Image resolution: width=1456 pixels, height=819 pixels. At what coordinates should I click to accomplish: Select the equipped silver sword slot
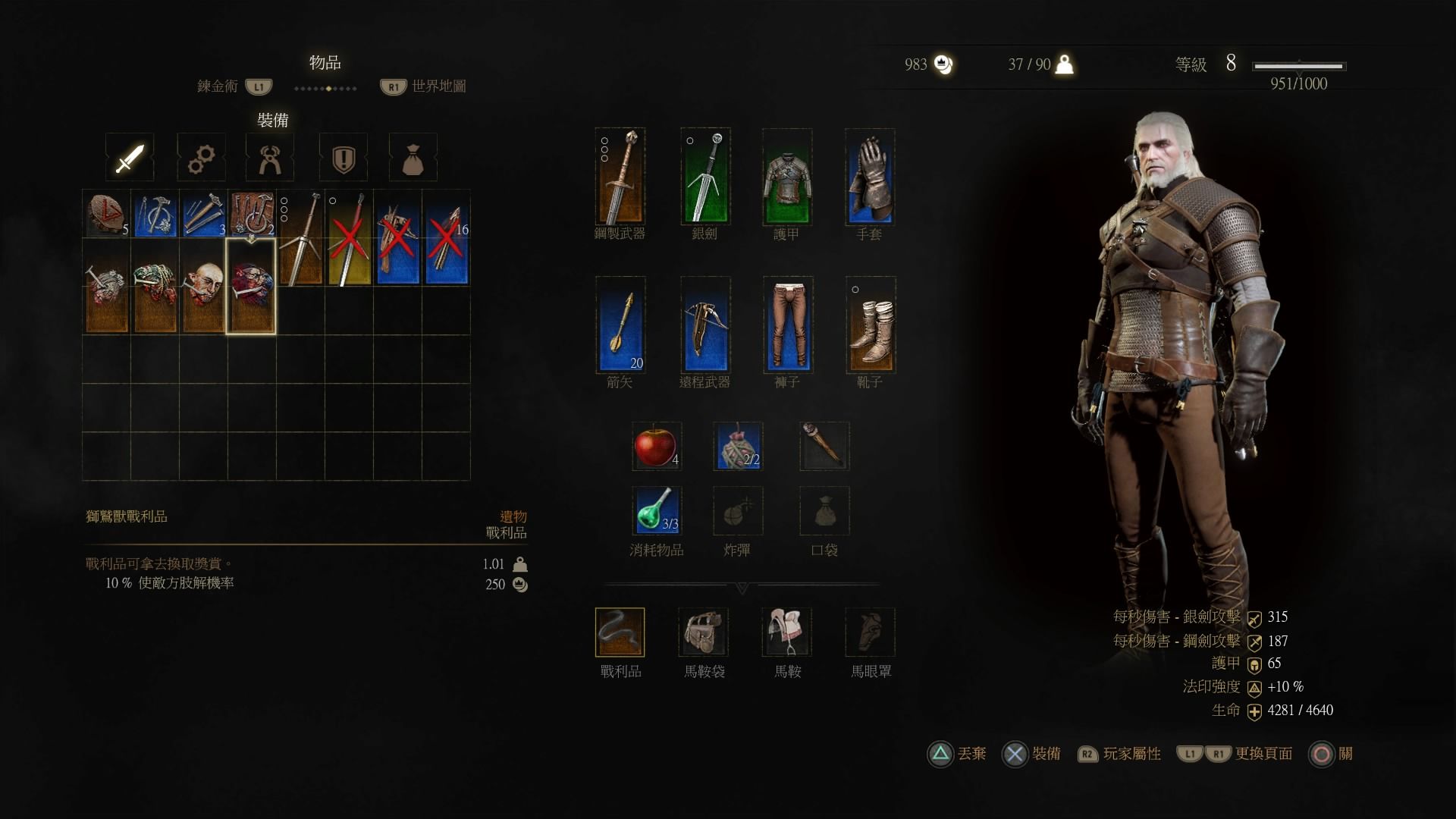pyautogui.click(x=705, y=177)
